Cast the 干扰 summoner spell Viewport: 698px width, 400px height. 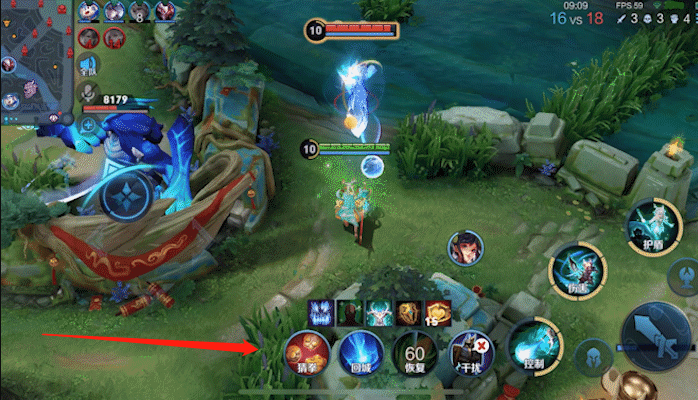[470, 353]
